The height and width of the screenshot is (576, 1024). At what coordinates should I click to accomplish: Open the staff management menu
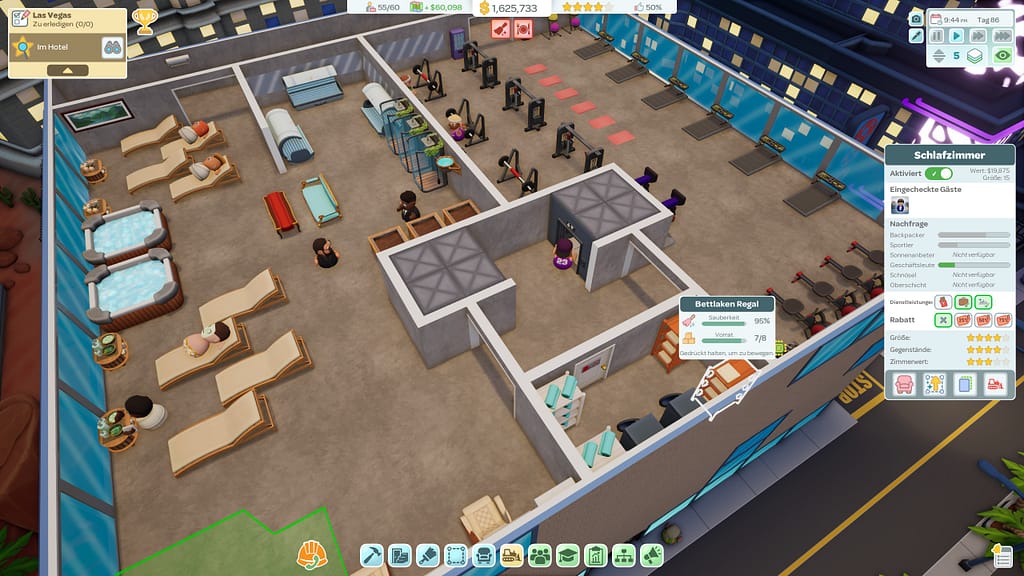pyautogui.click(x=540, y=554)
